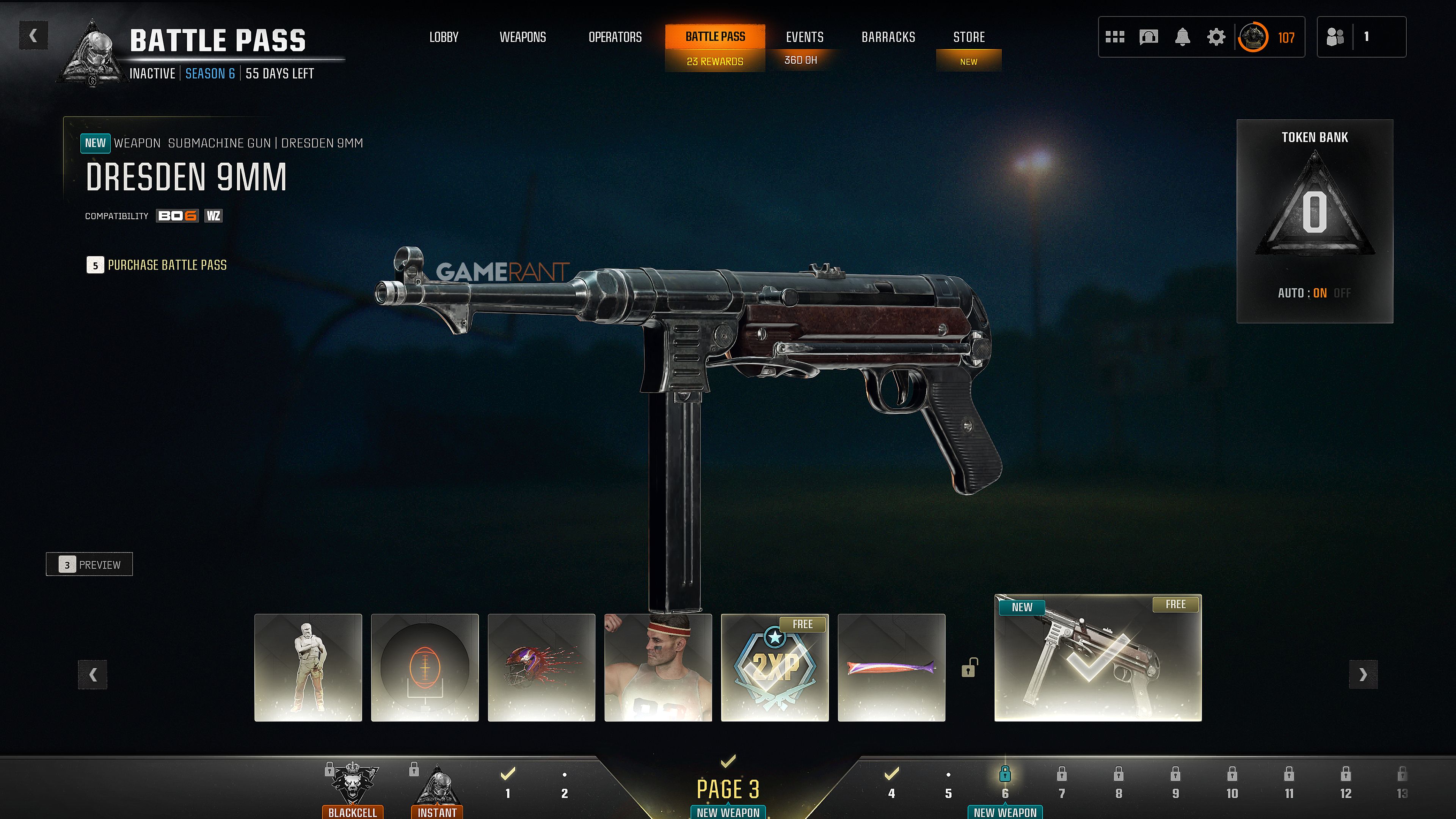Select the Events tab

(x=804, y=37)
